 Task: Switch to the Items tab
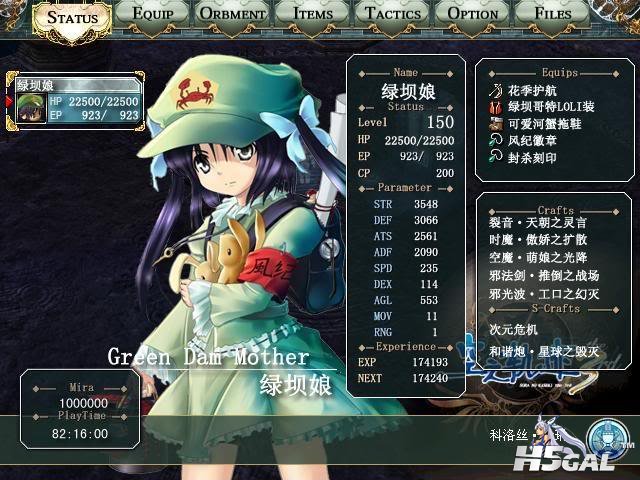pos(313,14)
